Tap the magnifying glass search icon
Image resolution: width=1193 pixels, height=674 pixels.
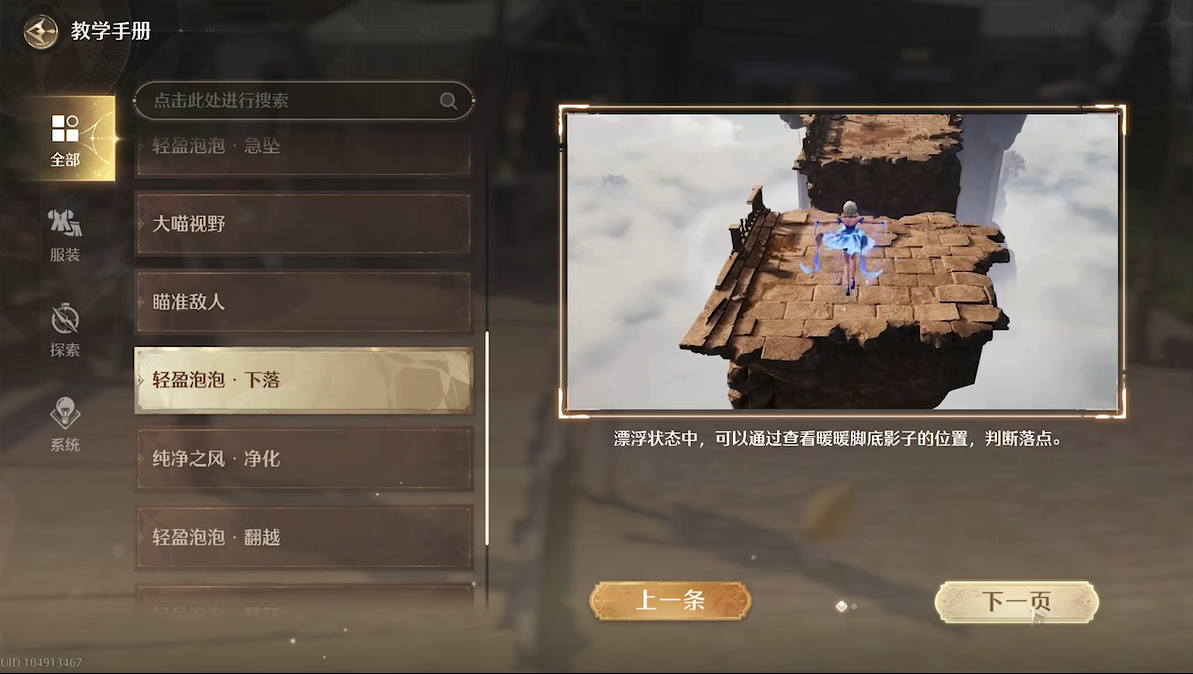click(x=448, y=100)
